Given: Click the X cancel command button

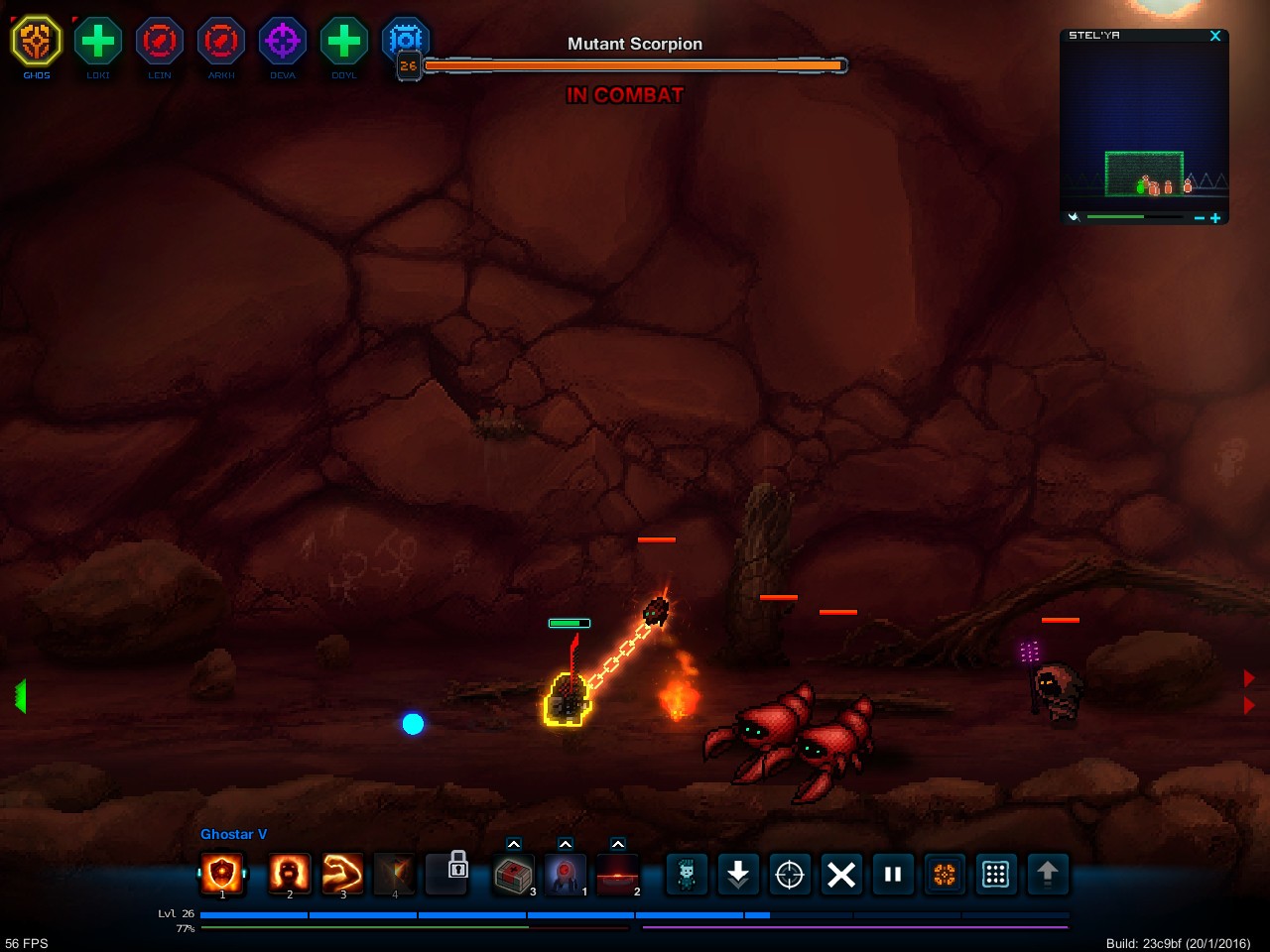Looking at the screenshot, I should (x=841, y=874).
